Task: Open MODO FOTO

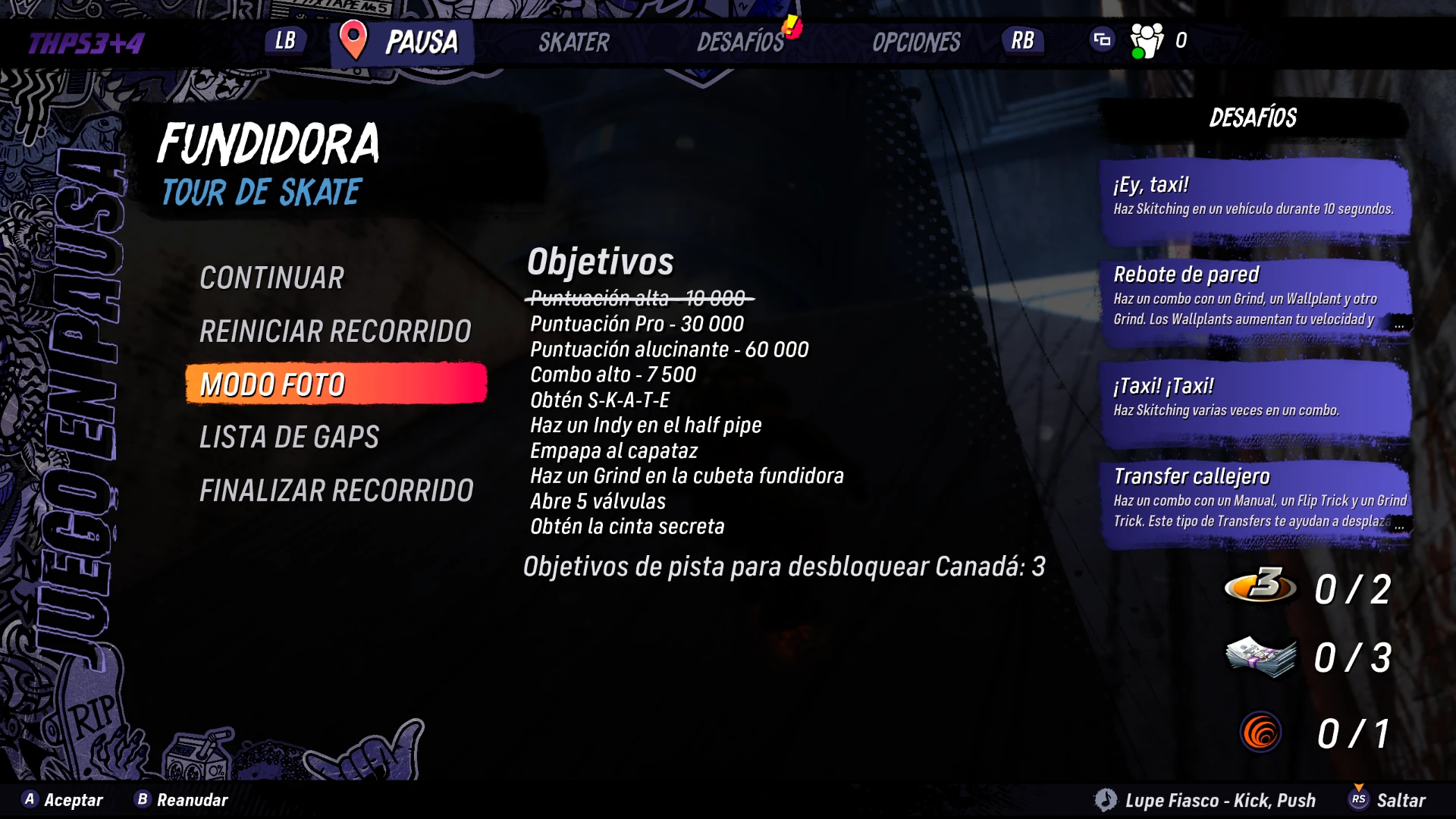Action: coord(335,384)
